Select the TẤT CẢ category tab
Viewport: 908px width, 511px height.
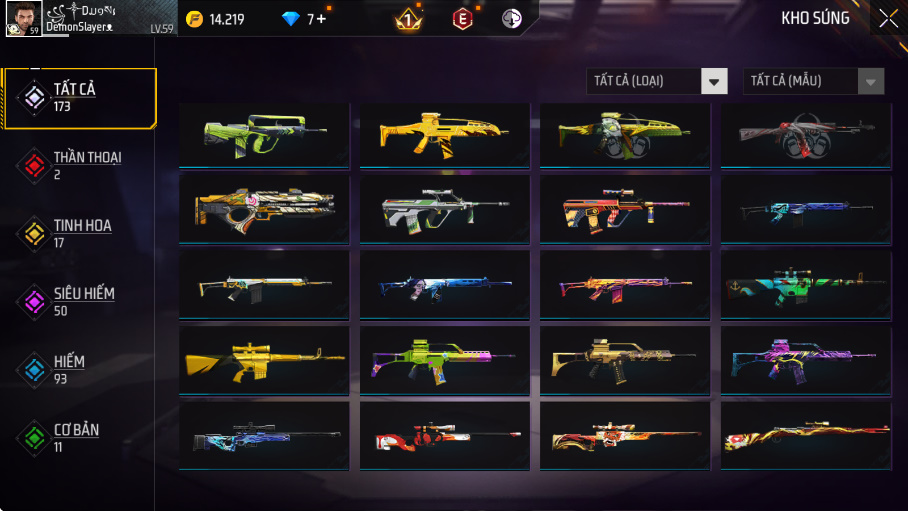pos(80,98)
